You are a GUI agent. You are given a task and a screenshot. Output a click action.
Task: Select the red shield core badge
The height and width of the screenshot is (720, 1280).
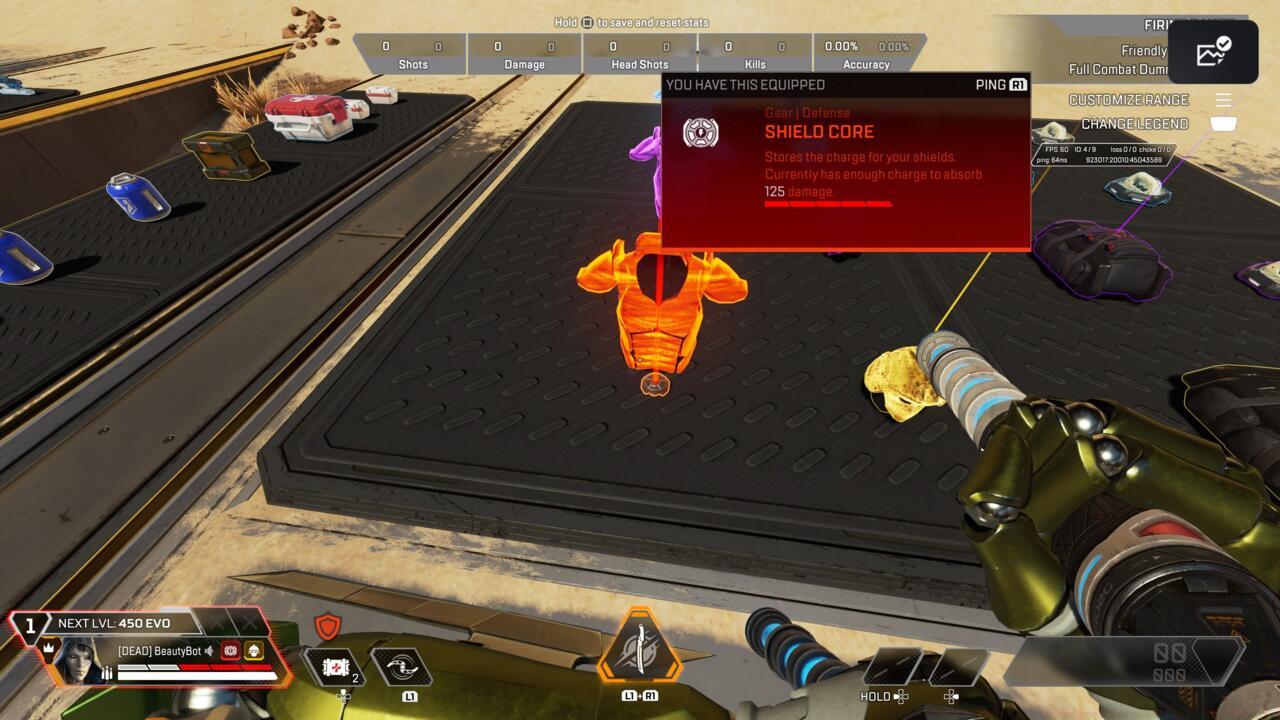[x=230, y=651]
